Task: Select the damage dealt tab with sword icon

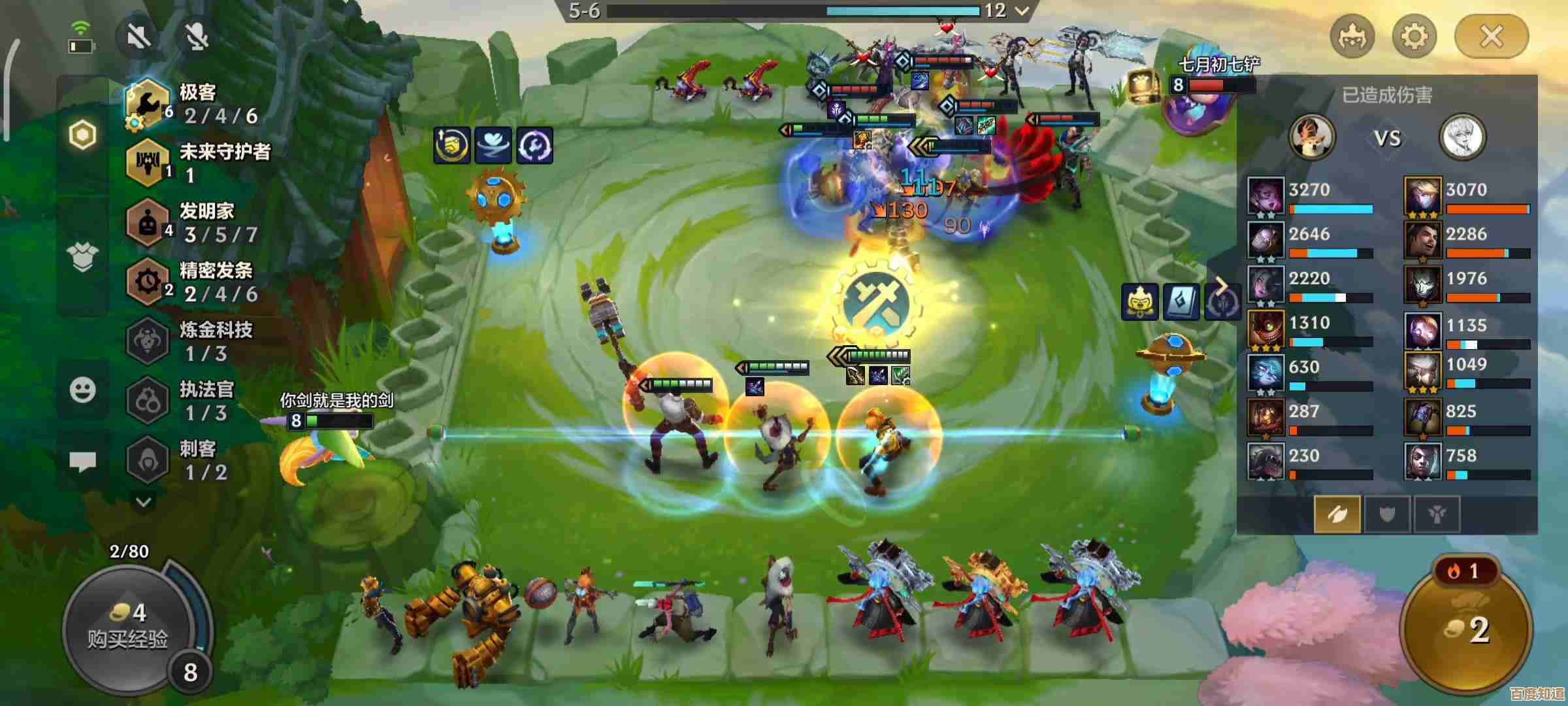Action: tap(1337, 514)
